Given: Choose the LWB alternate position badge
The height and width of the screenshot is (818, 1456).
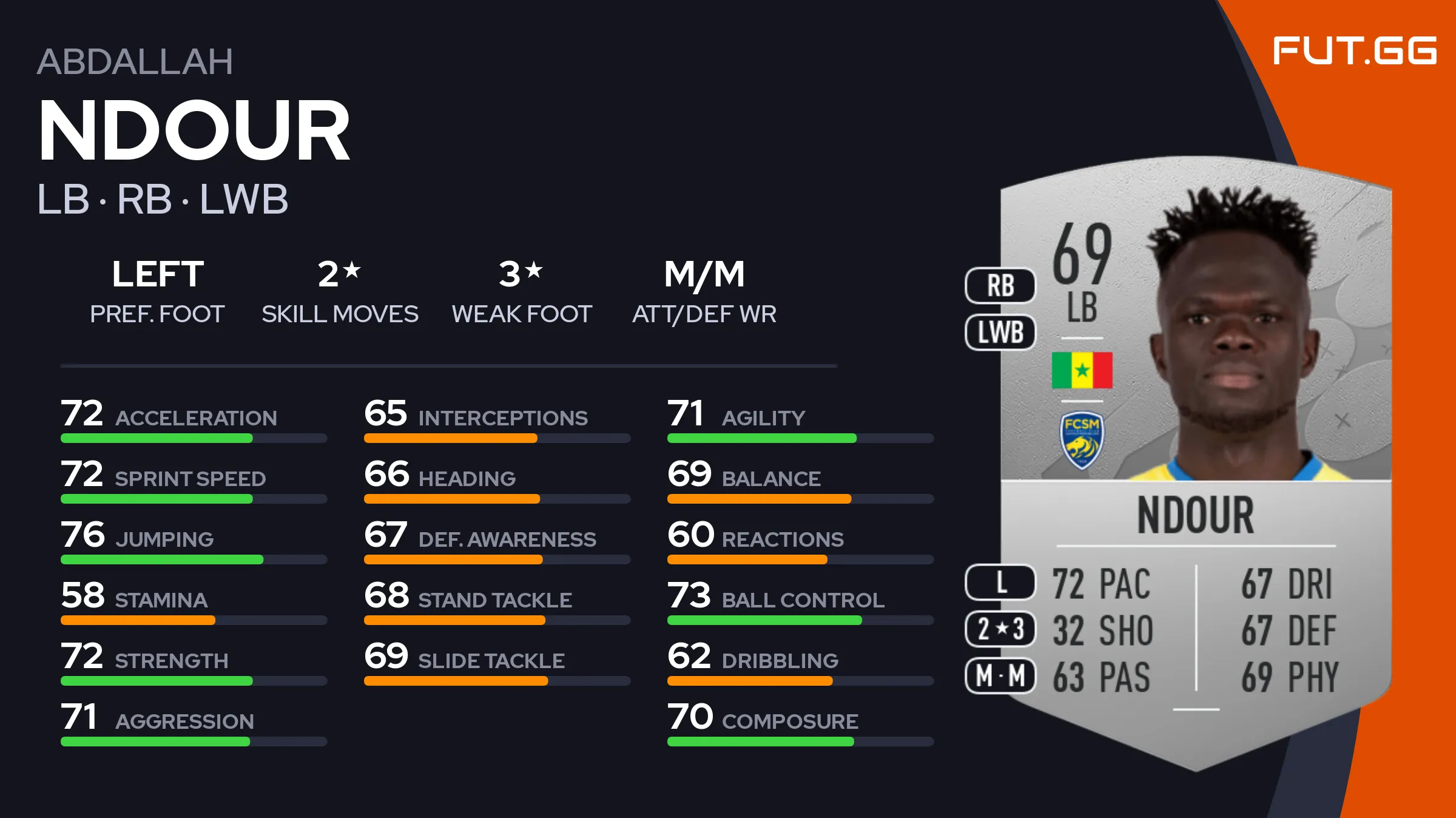Looking at the screenshot, I should (1000, 333).
